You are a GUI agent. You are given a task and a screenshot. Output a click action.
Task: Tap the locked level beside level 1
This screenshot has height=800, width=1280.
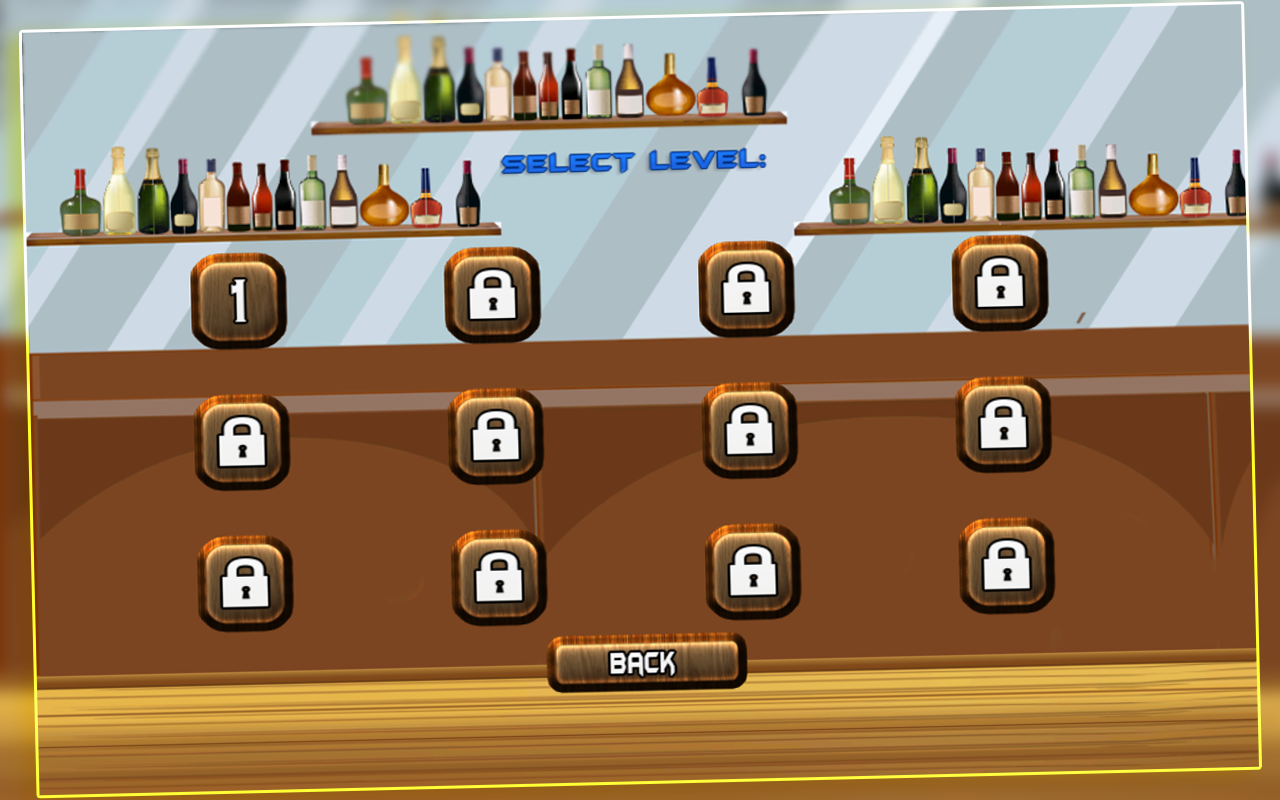click(x=492, y=296)
